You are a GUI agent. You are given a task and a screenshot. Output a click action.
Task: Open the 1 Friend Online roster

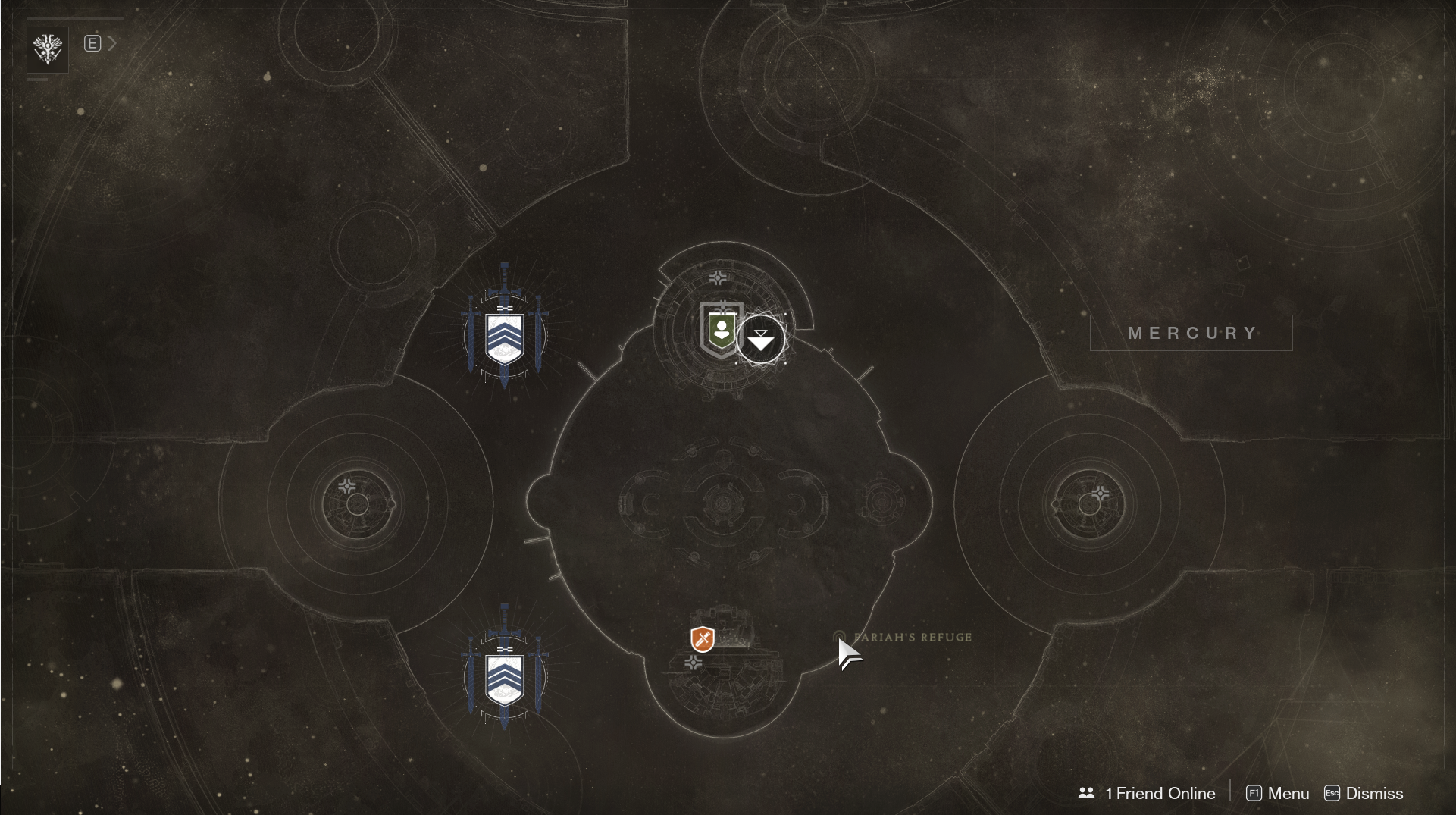click(1147, 793)
